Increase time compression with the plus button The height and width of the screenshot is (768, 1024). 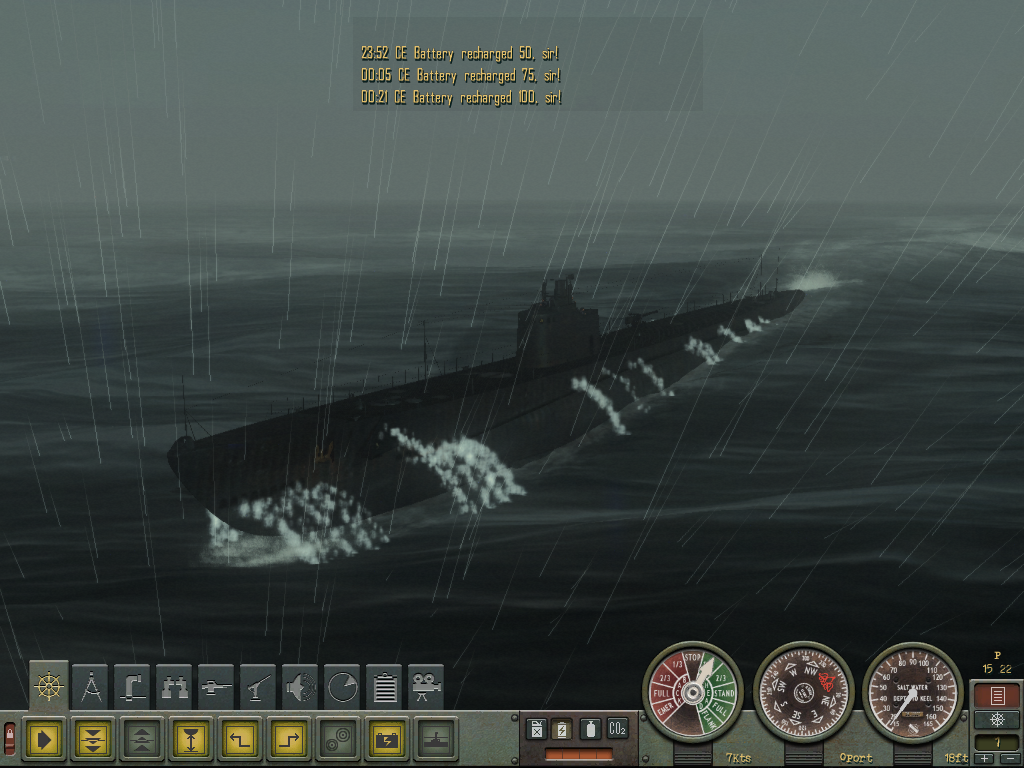point(984,759)
